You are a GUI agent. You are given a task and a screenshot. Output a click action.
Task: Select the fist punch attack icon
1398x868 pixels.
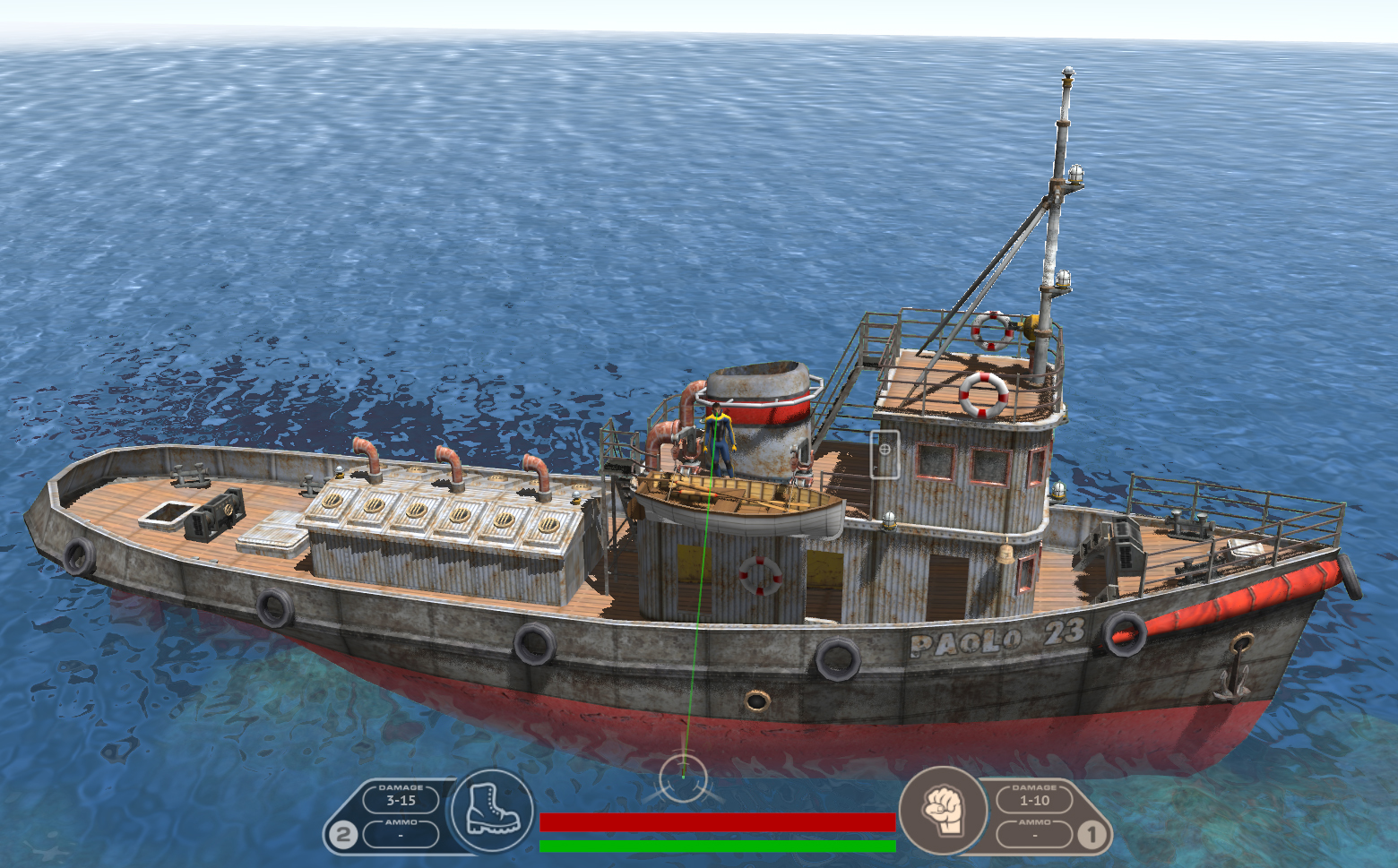943,810
